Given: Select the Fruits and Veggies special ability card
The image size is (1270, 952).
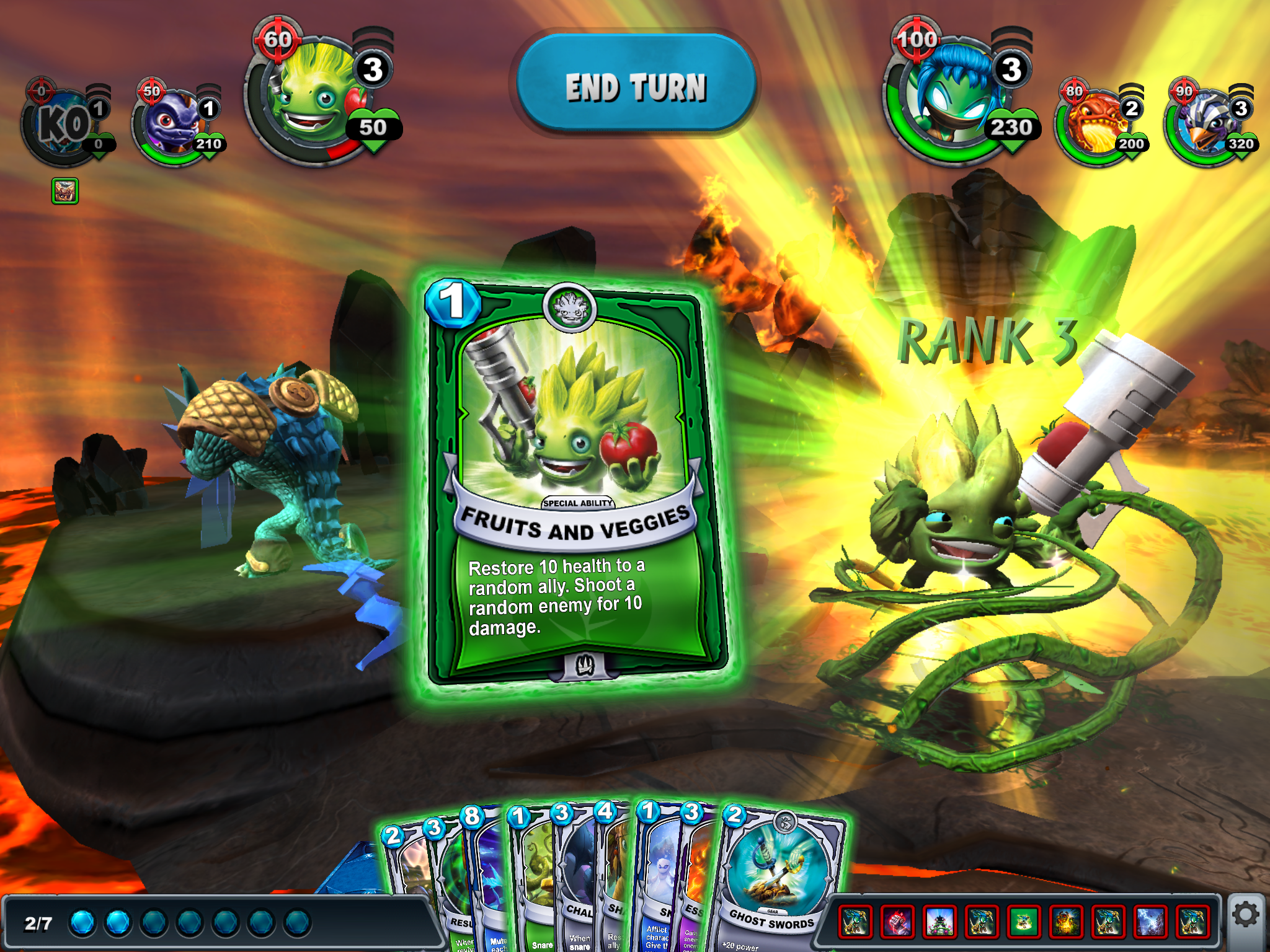Looking at the screenshot, I should [x=577, y=483].
